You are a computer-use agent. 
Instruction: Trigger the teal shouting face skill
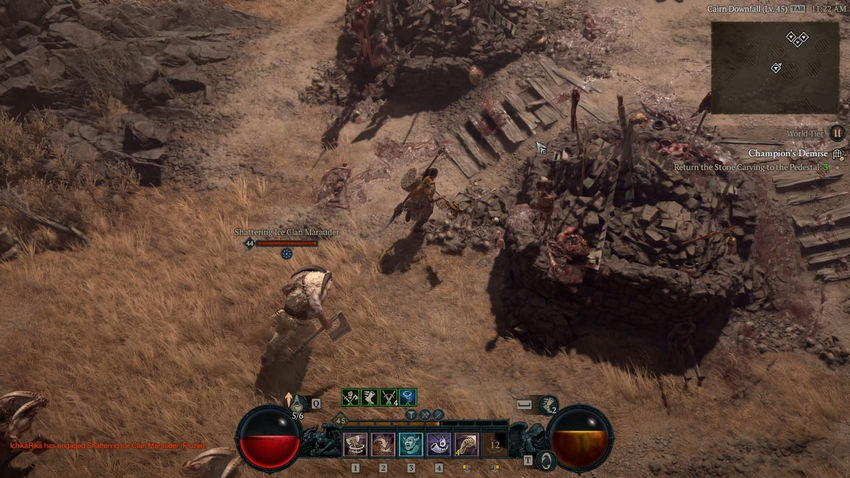click(410, 444)
